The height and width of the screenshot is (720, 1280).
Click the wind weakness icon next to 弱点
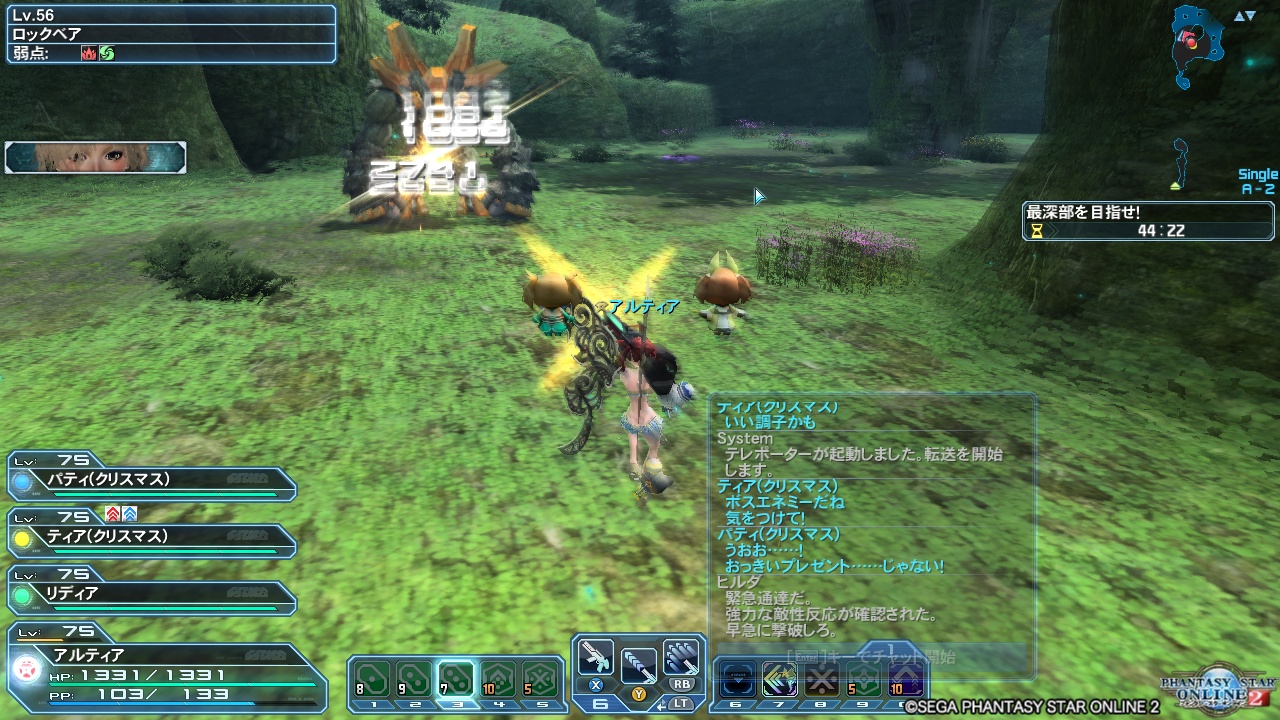coord(107,51)
